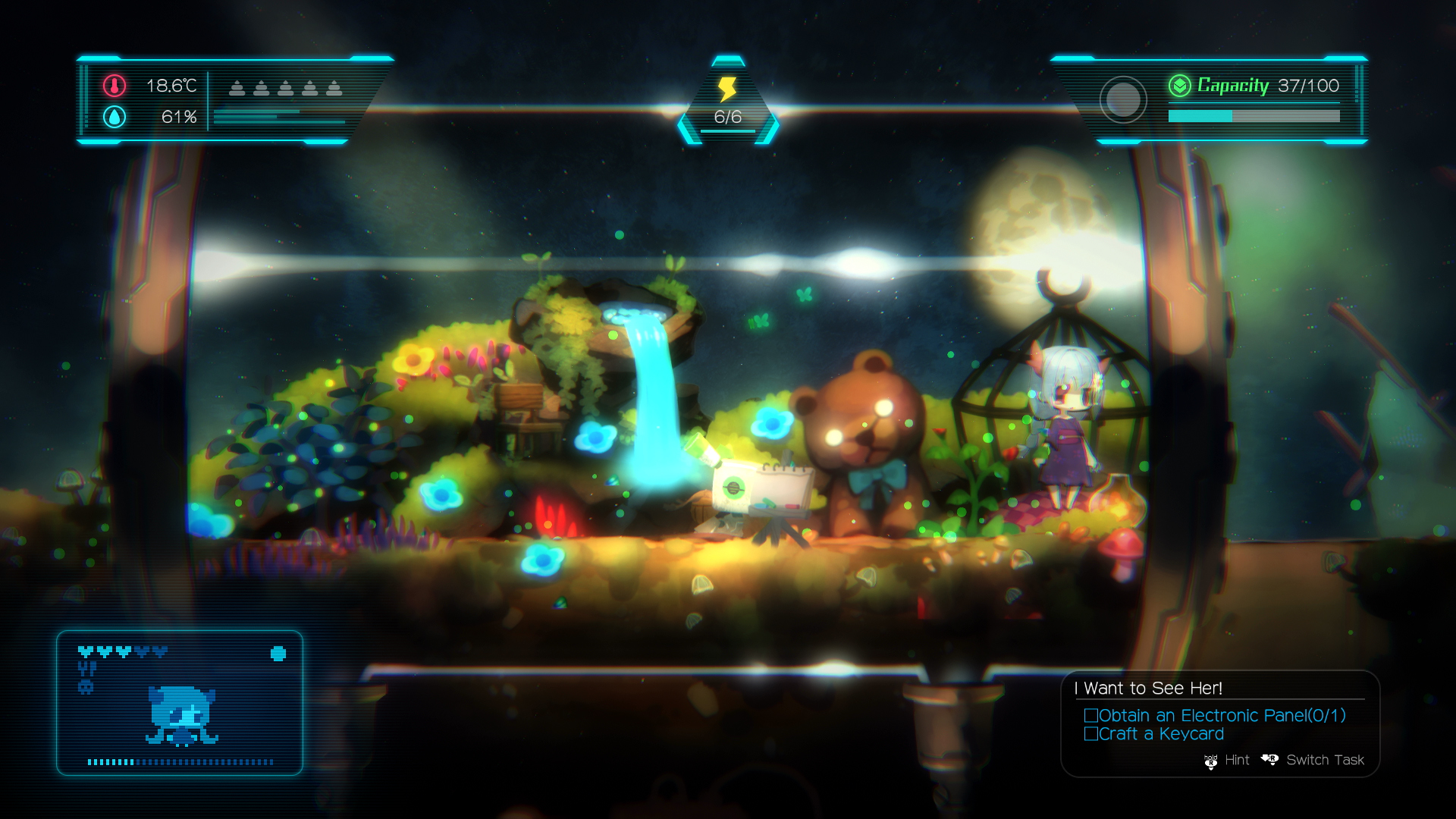Click the rightmost contamination pile icon

[x=335, y=88]
